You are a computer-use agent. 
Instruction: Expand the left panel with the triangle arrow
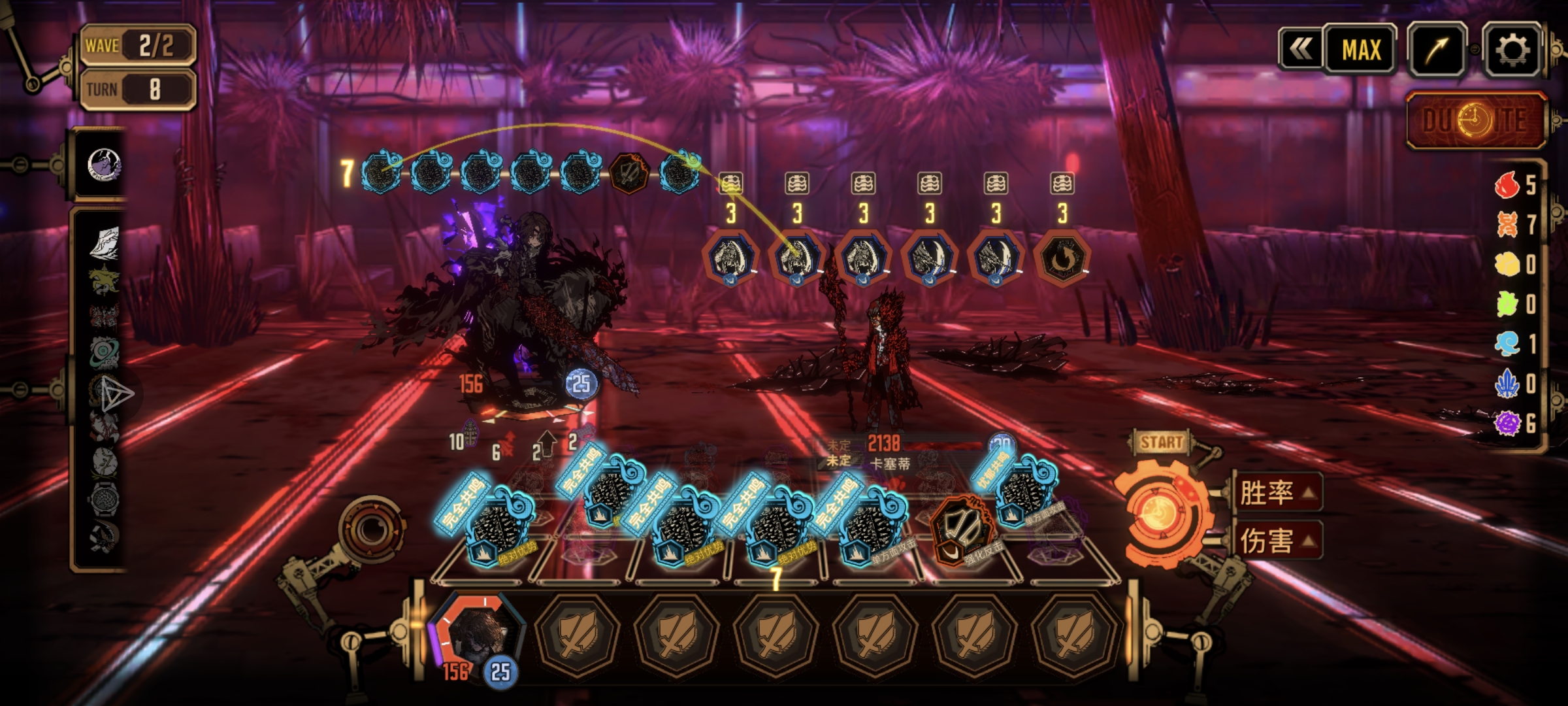118,394
